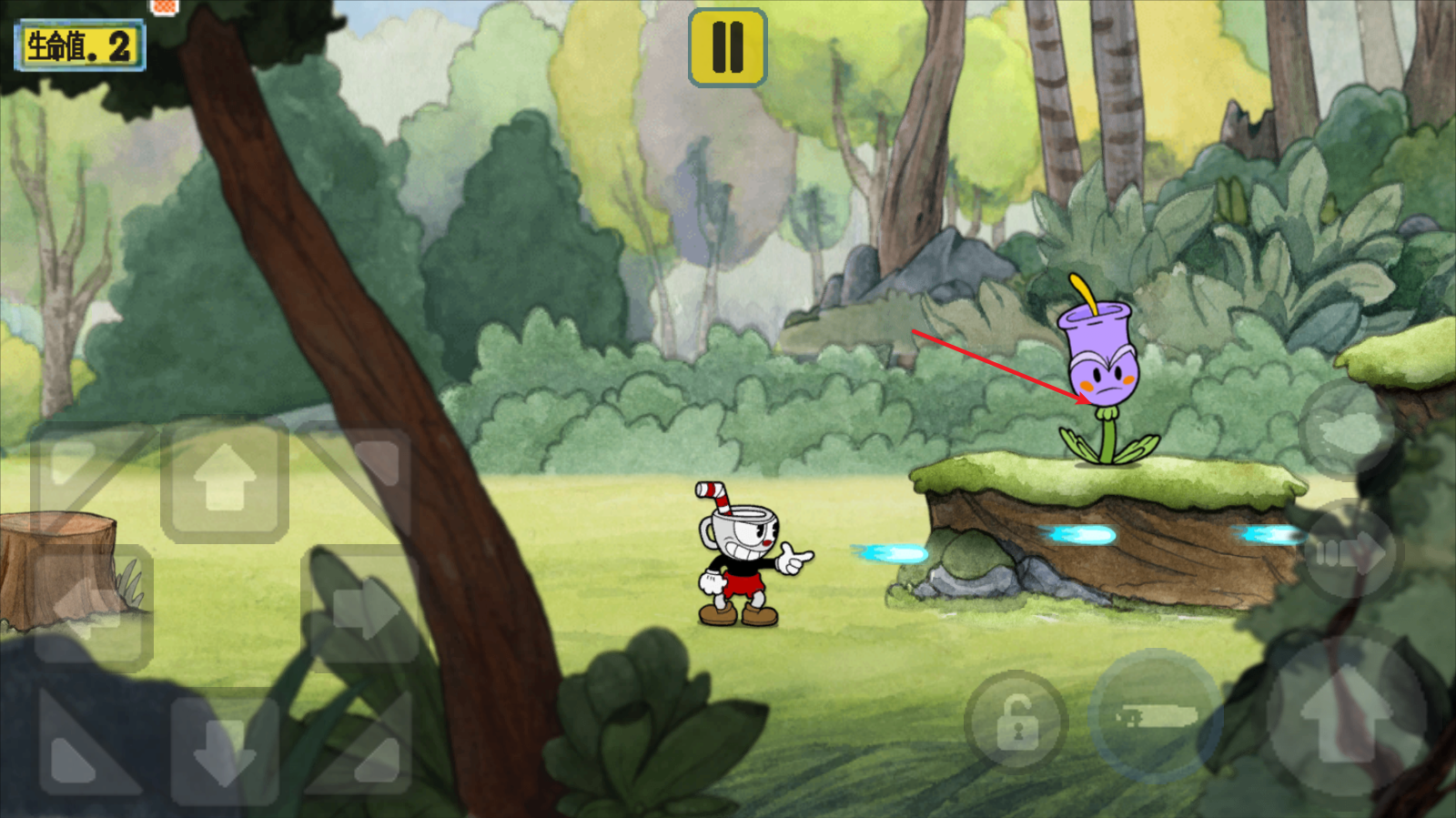
Task: Tap the D-pad down arrow
Action: pos(224,746)
